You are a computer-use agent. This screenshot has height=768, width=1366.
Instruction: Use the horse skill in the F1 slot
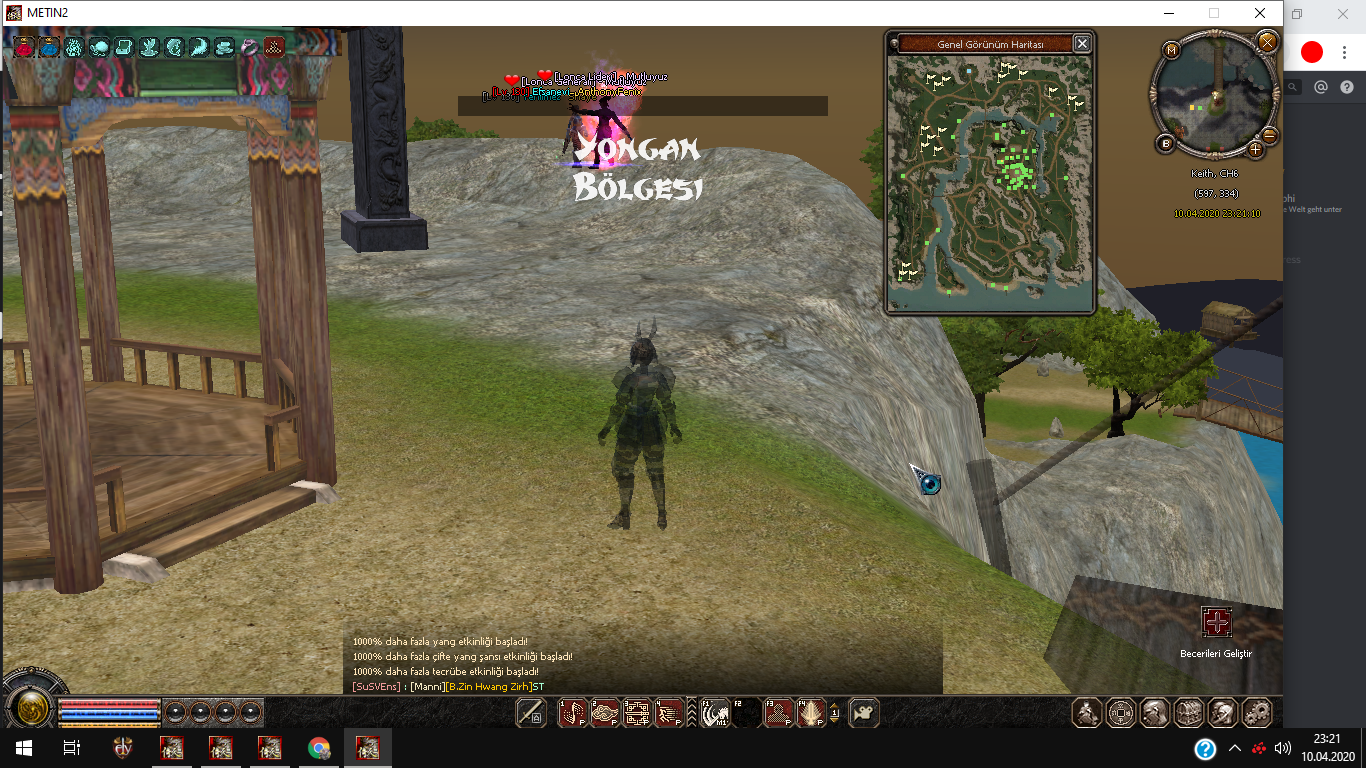715,712
